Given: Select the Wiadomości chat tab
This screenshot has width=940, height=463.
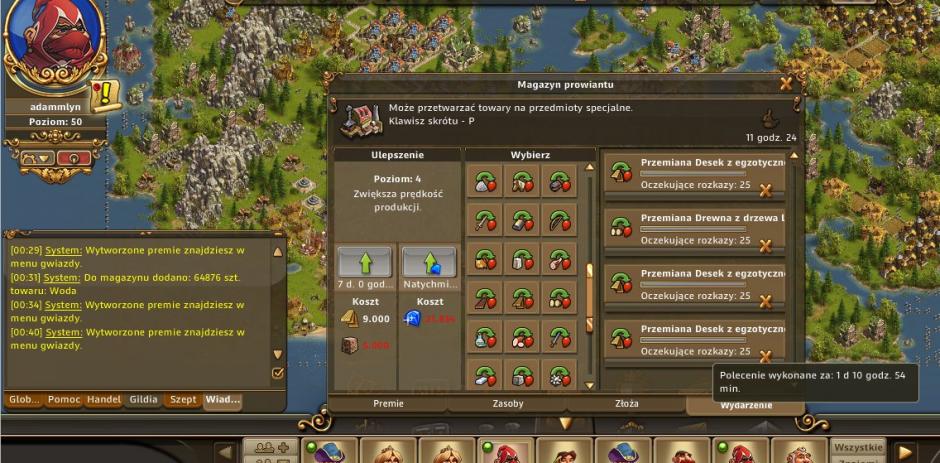Looking at the screenshot, I should 222,400.
